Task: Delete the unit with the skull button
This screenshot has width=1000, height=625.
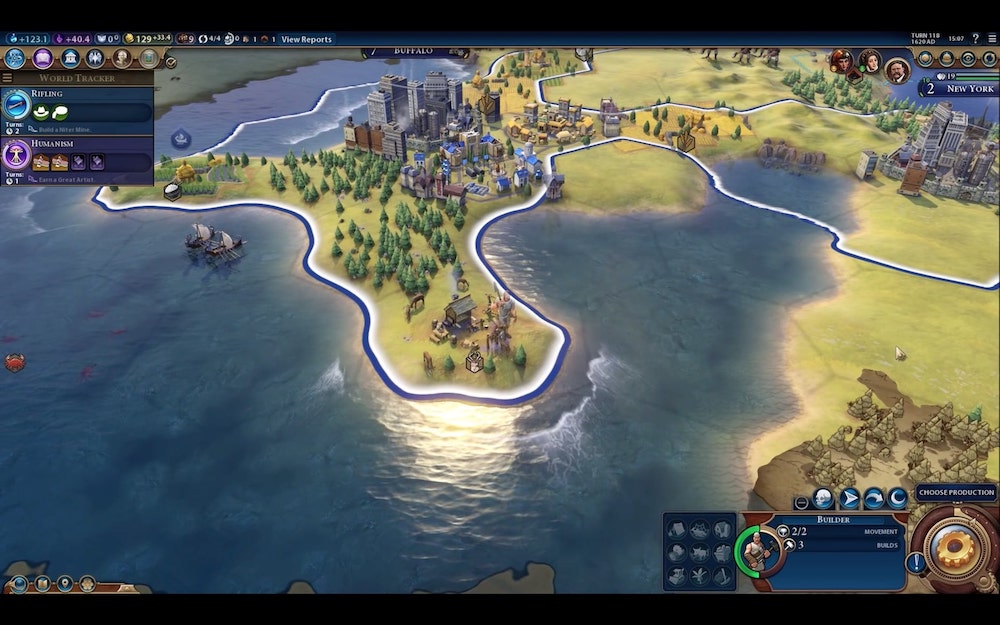Action: point(823,498)
